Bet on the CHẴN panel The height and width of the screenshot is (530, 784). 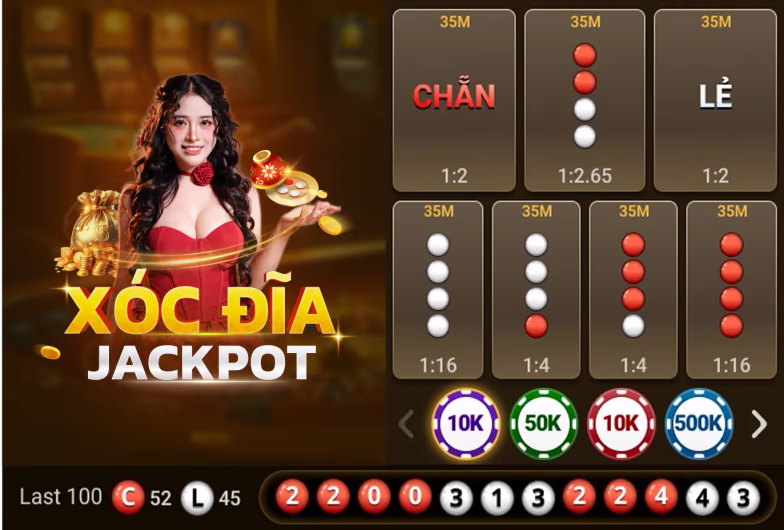pyautogui.click(x=454, y=100)
